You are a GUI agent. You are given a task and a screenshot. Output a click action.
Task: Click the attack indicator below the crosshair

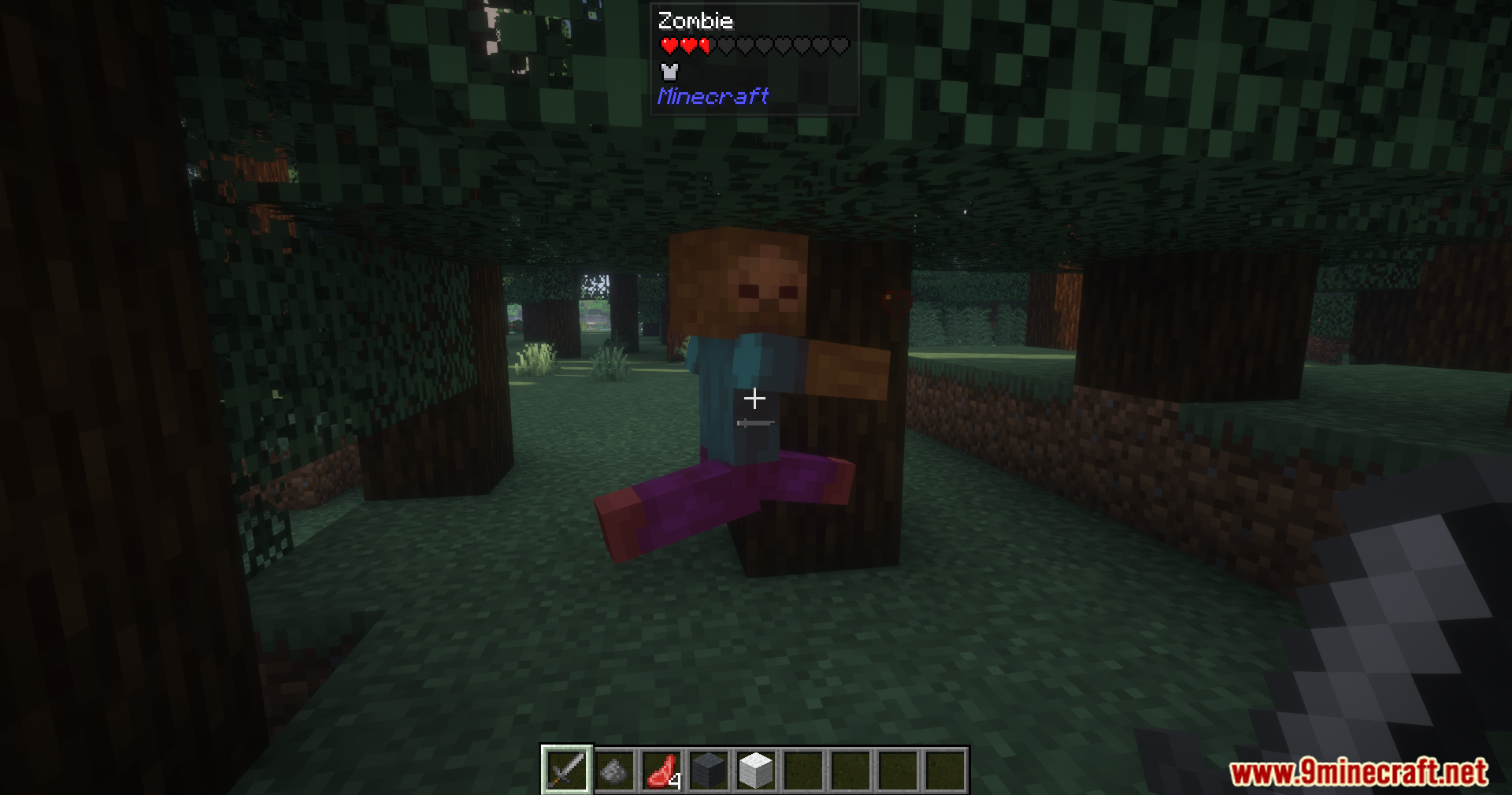(755, 423)
